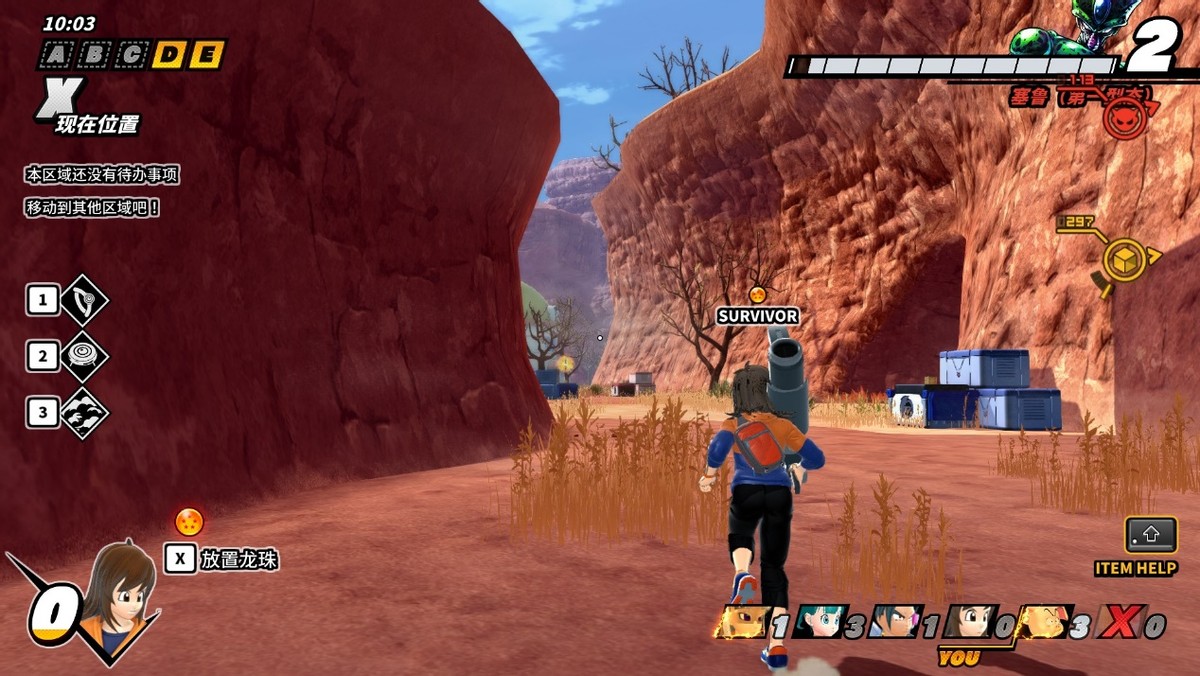Image resolution: width=1200 pixels, height=676 pixels.
Task: Select the highlighted area D indicator
Action: click(168, 56)
